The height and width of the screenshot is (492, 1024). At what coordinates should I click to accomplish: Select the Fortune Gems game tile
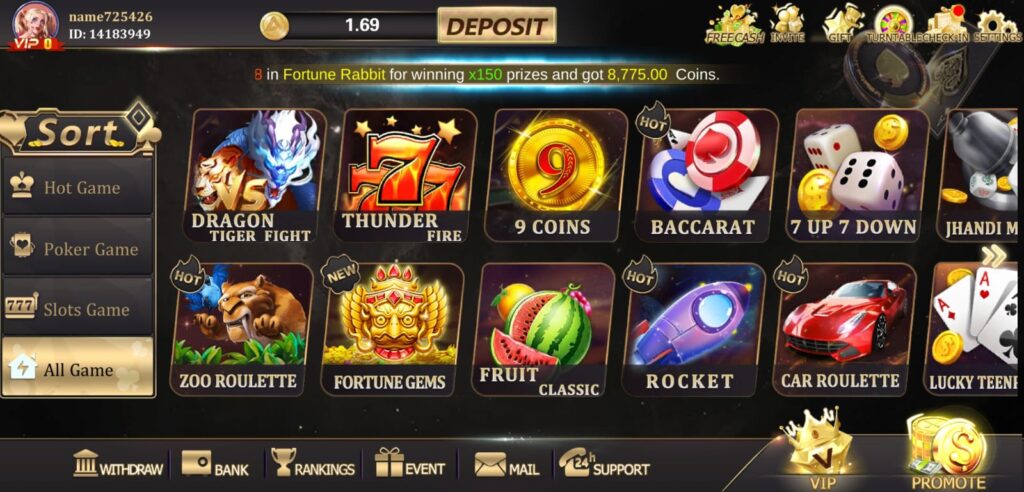[x=391, y=329]
